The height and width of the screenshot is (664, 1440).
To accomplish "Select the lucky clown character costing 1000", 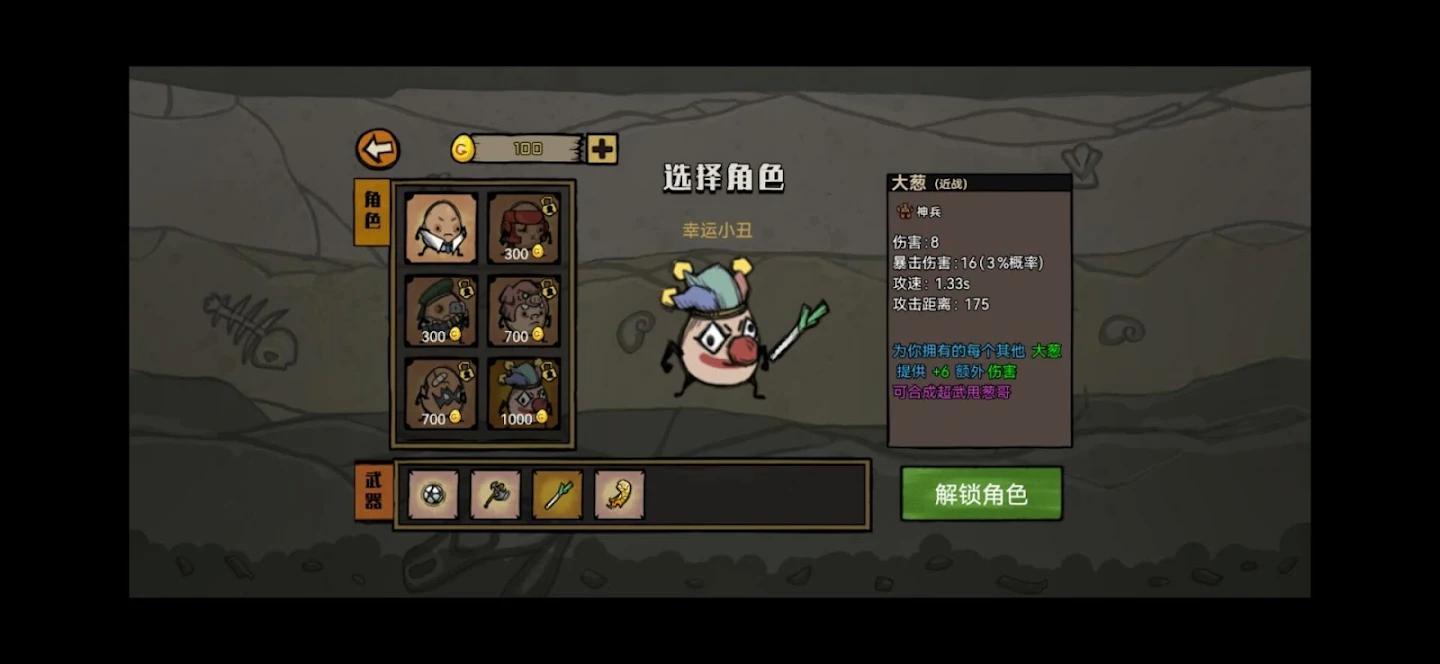I will [x=523, y=393].
